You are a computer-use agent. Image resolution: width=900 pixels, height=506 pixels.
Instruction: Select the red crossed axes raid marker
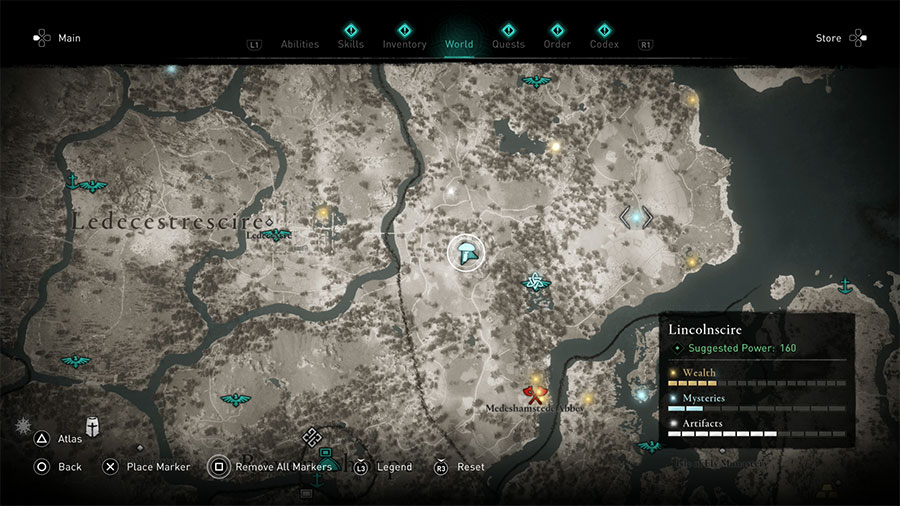[533, 393]
